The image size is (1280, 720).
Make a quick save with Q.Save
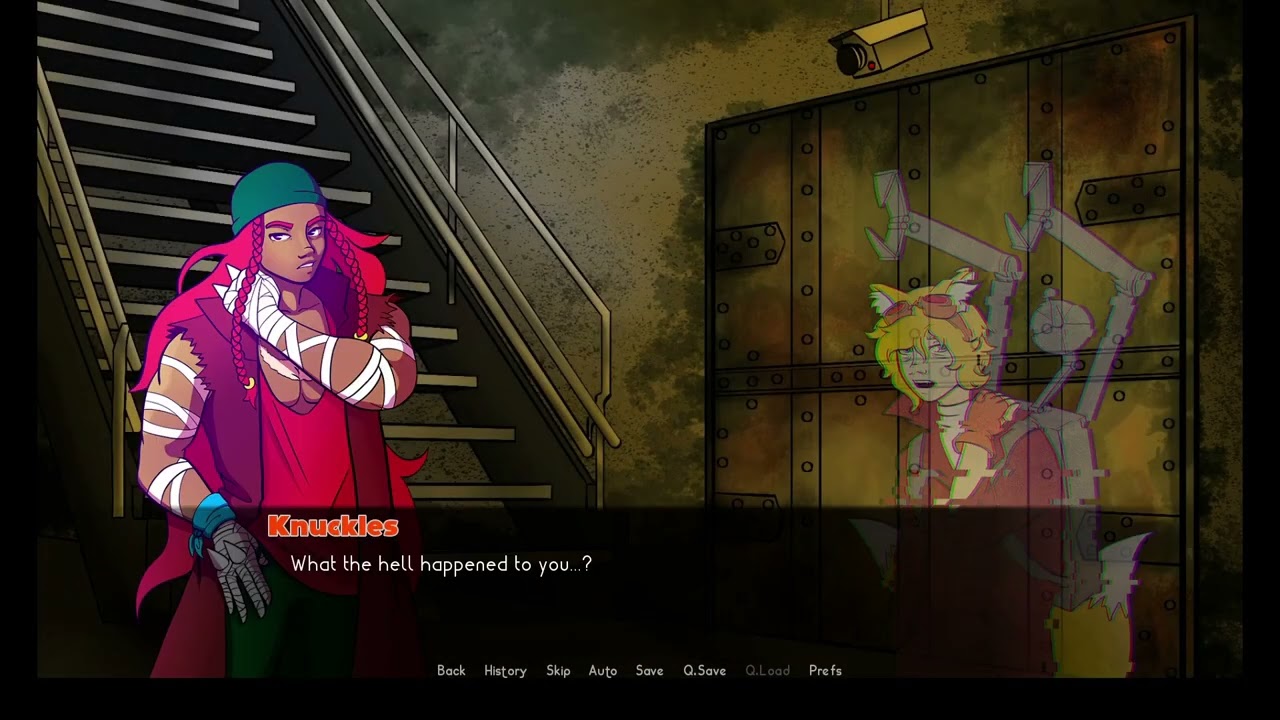[x=704, y=671]
